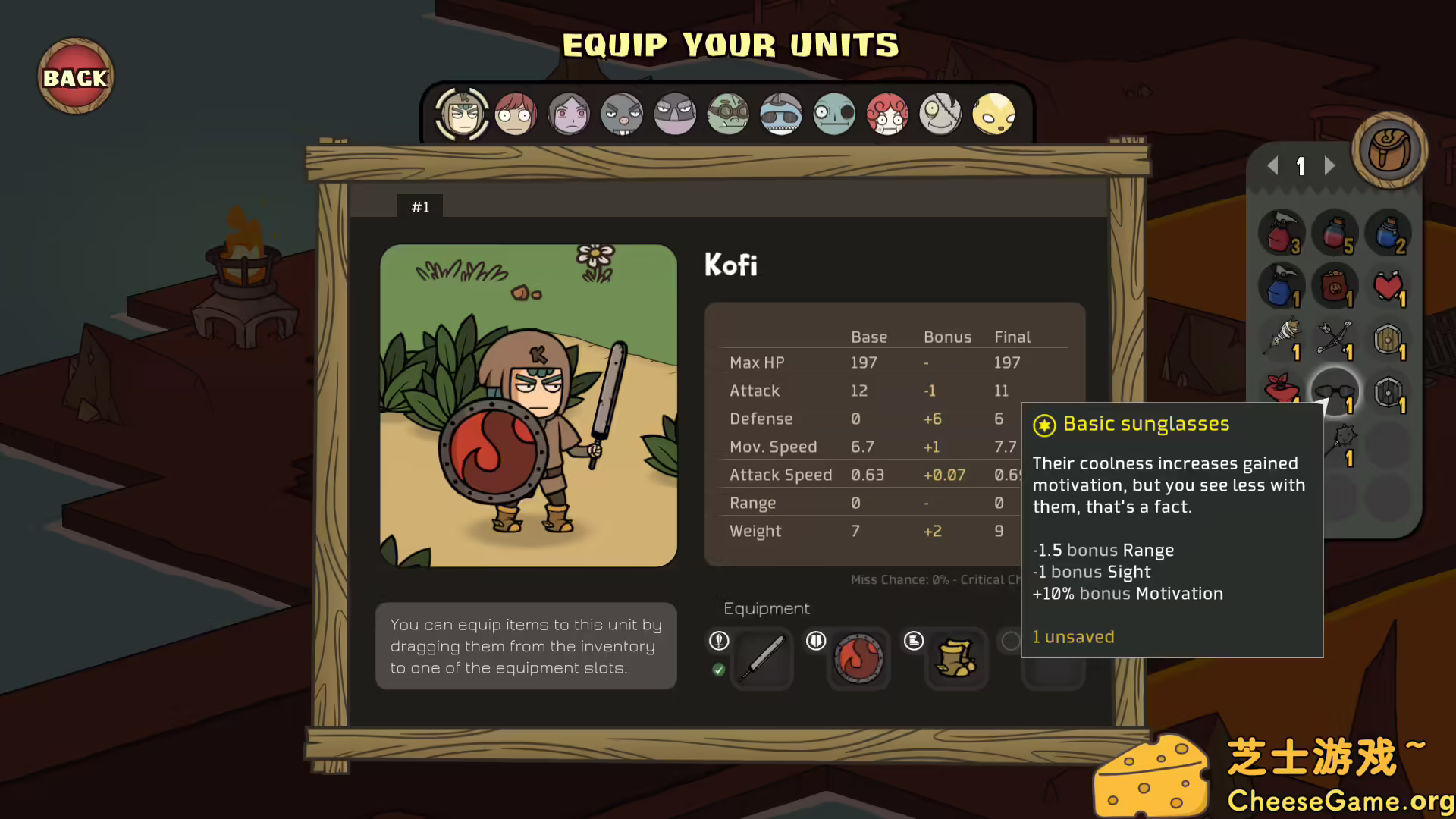Viewport: 1456px width, 819px height.
Task: Open the backpack inventory icon
Action: [x=1390, y=150]
